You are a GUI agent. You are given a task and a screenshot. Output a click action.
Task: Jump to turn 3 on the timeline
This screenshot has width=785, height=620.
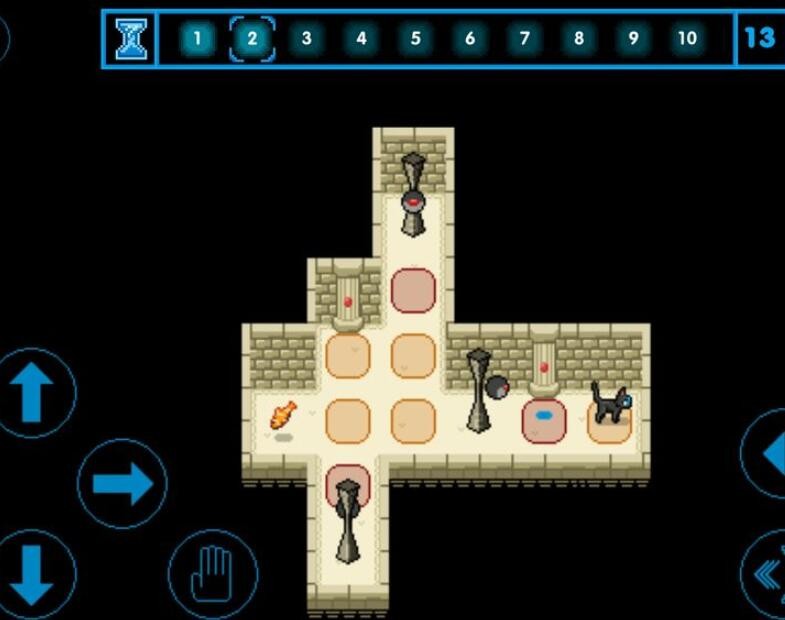(x=306, y=39)
